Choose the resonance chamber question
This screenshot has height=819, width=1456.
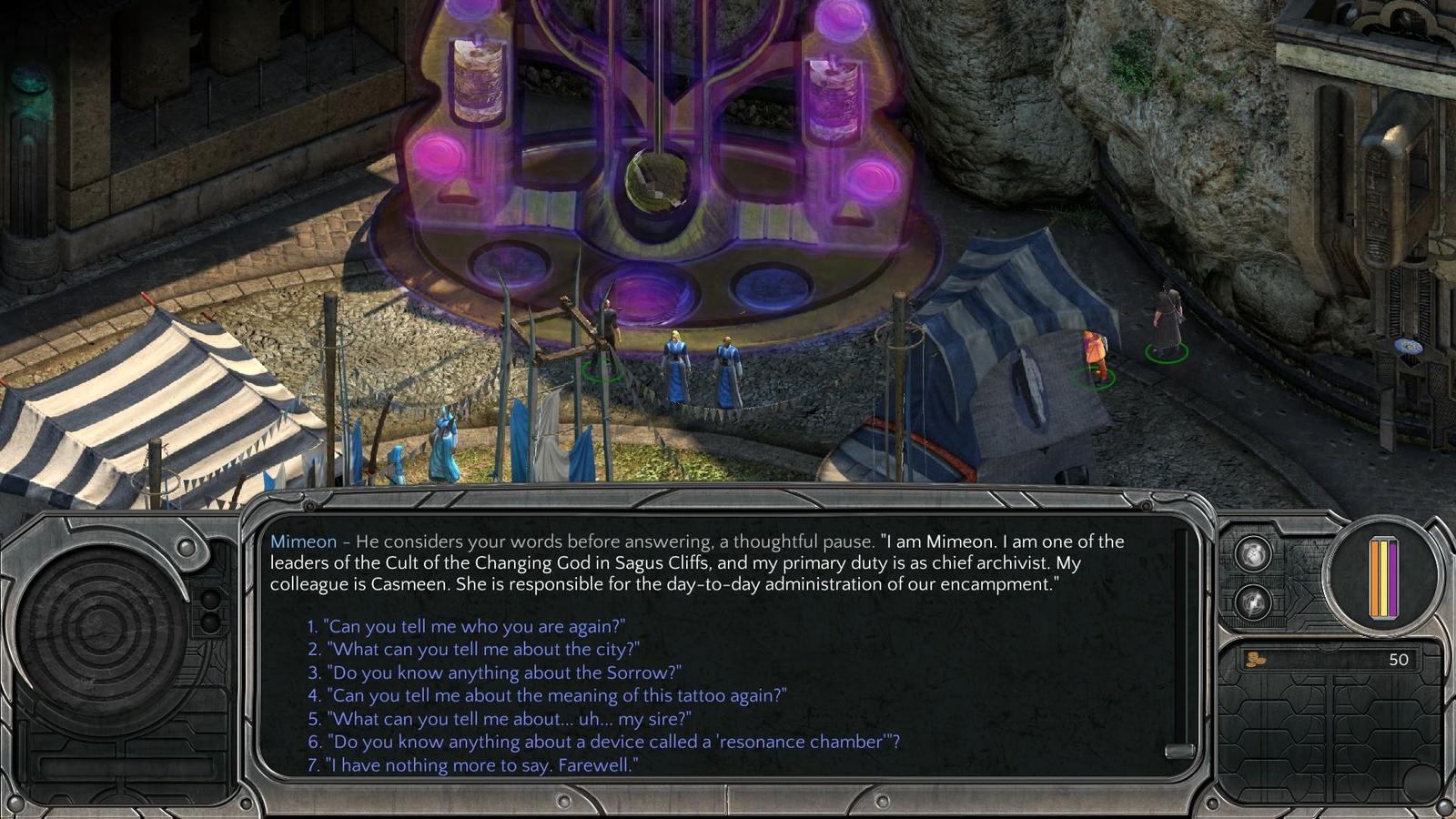tap(612, 742)
